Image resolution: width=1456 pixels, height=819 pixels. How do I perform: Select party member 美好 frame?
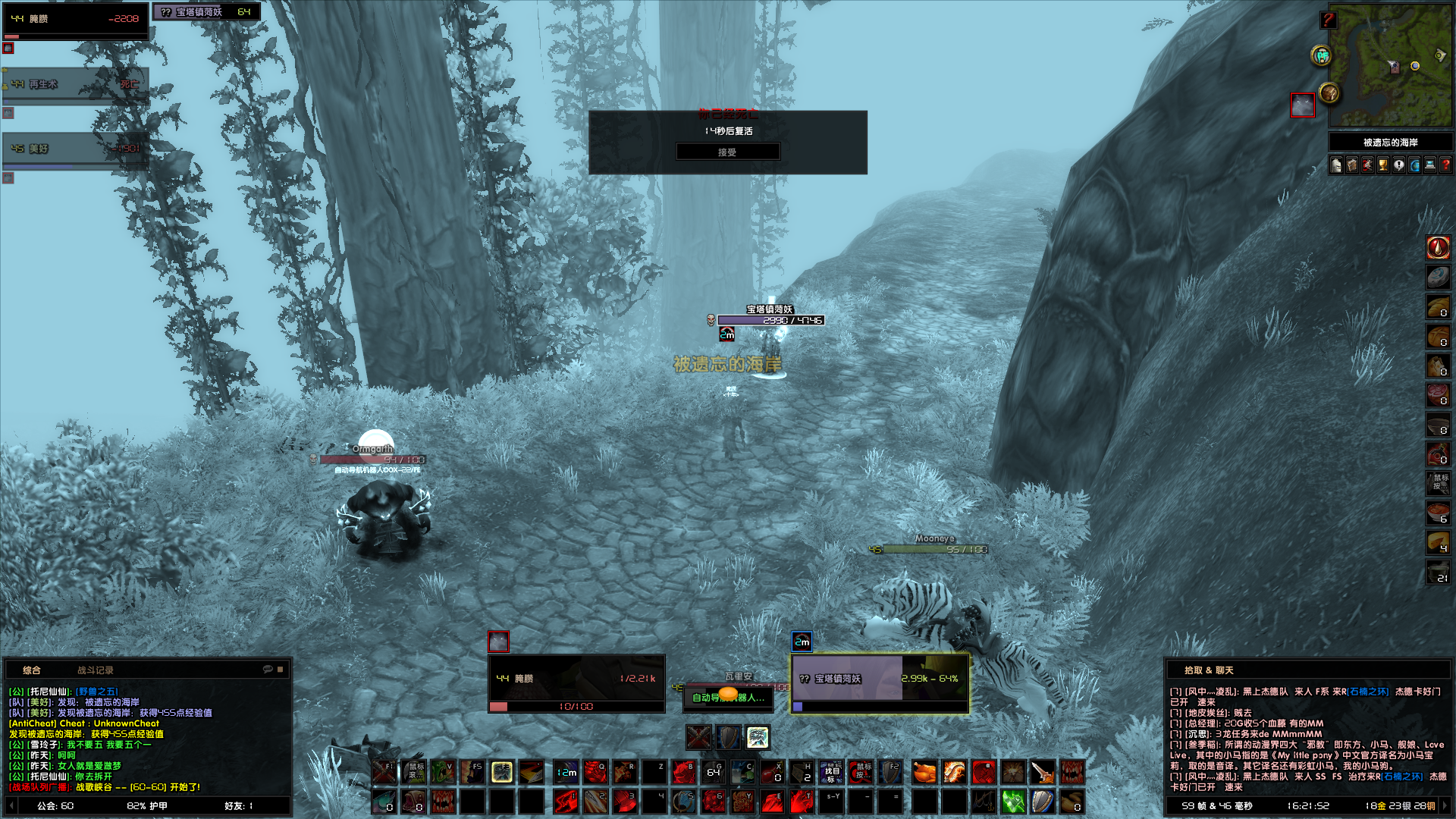(x=74, y=149)
